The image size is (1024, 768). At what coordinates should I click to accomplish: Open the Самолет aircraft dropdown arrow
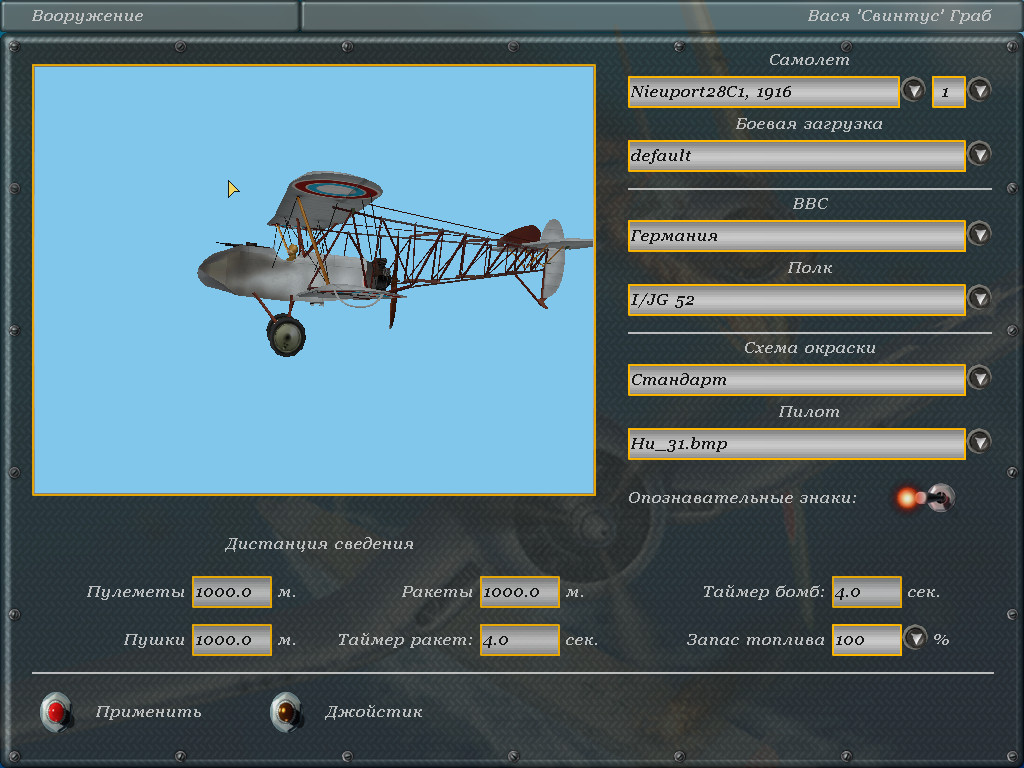point(913,91)
